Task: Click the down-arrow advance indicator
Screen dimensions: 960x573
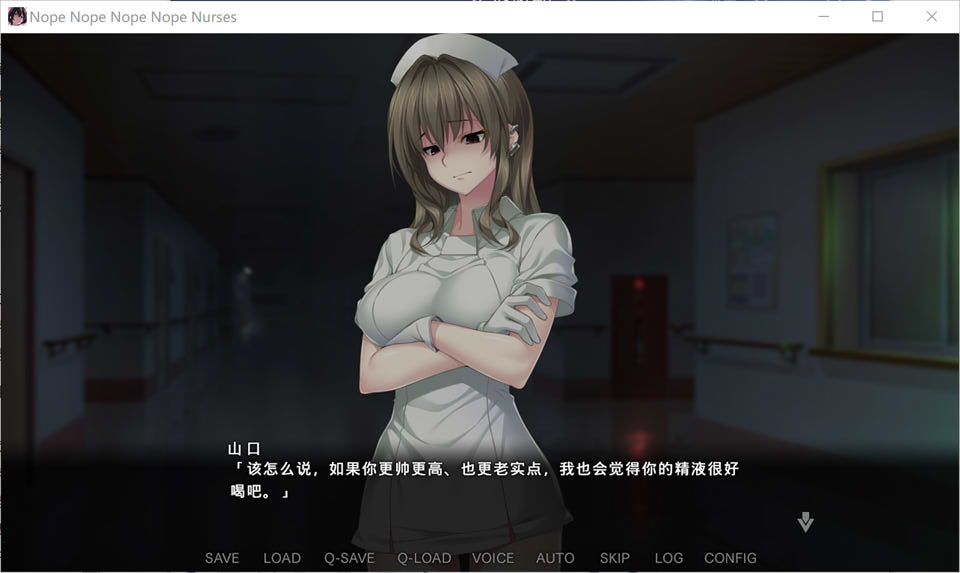Action: click(806, 522)
